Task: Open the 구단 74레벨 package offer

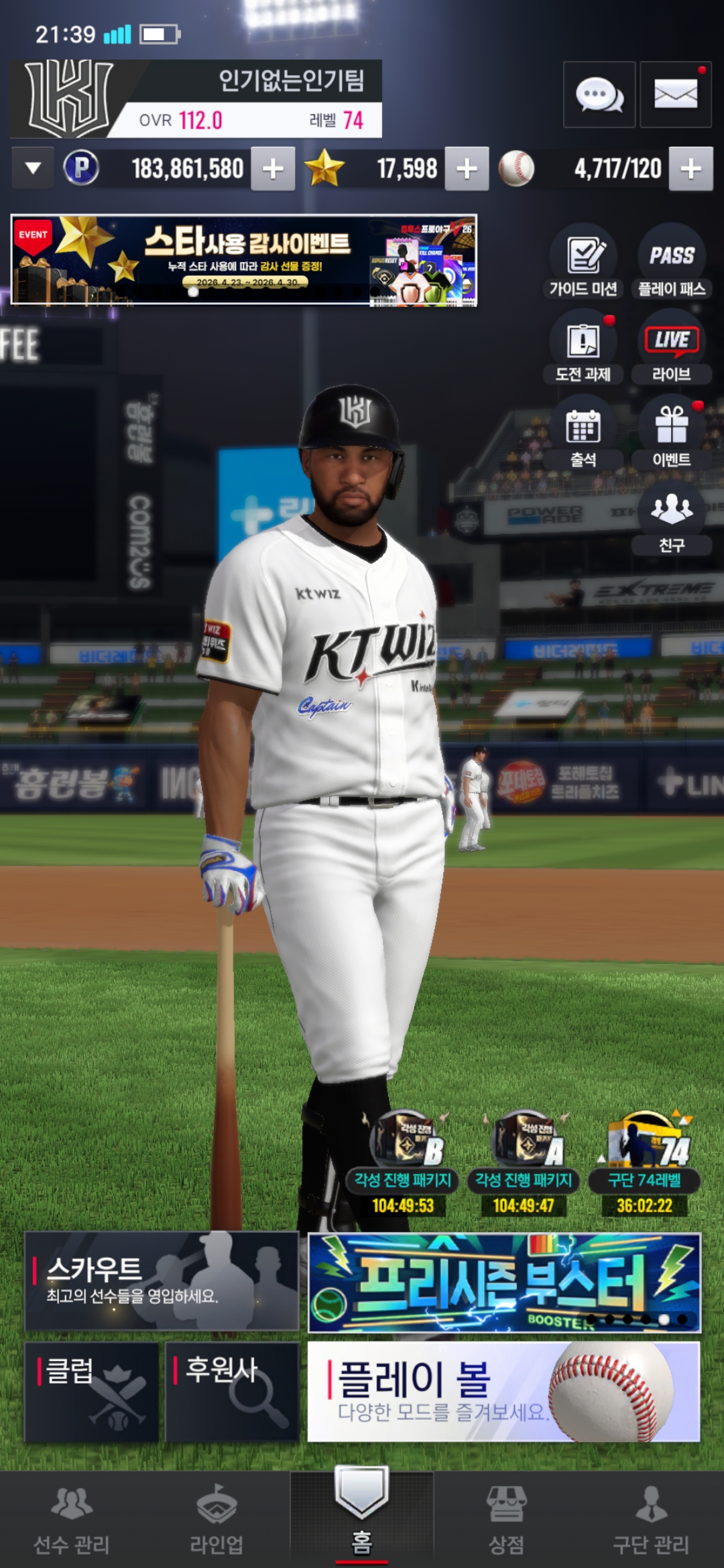Action: pyautogui.click(x=645, y=1166)
